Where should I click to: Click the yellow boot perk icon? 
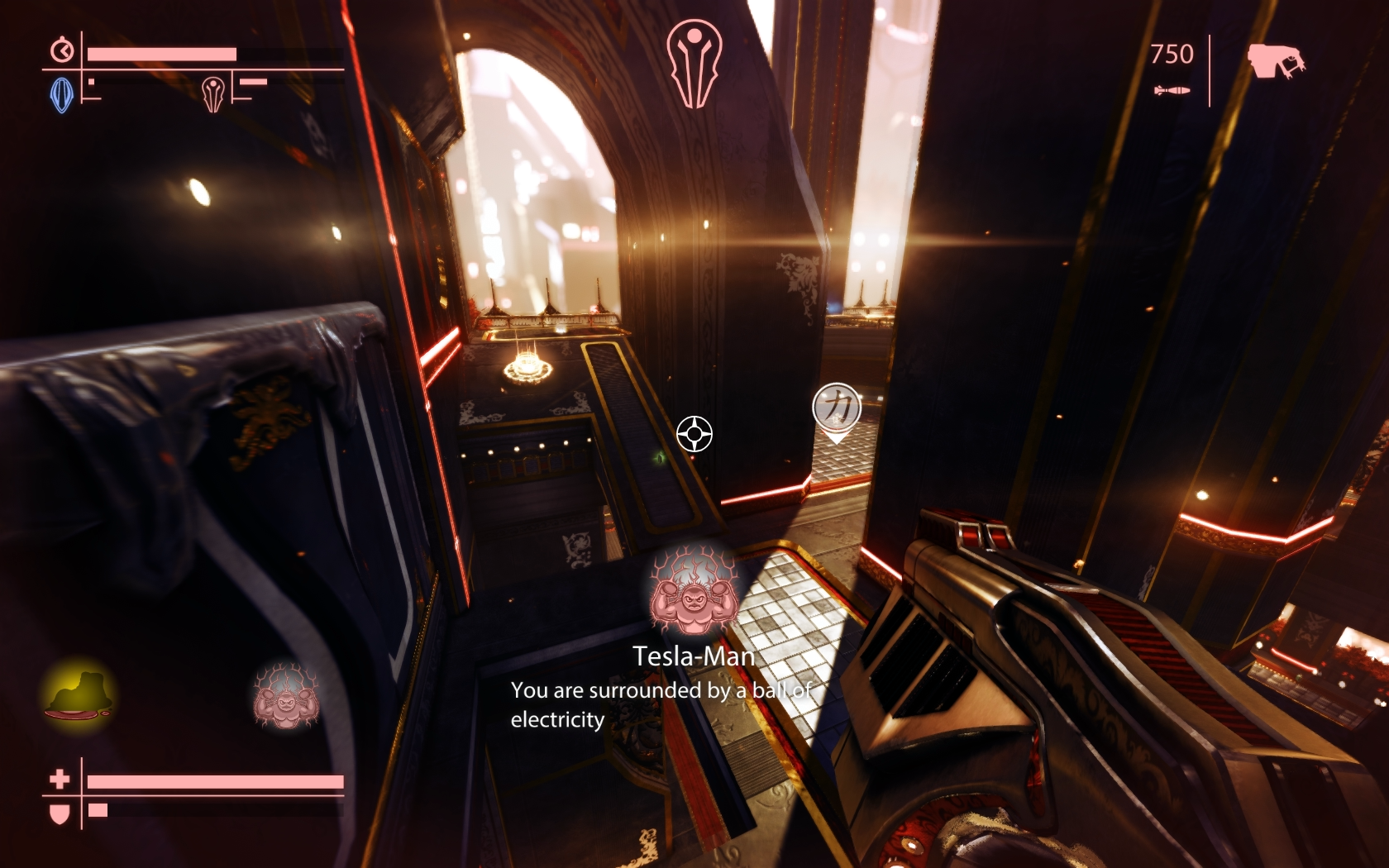(x=79, y=694)
